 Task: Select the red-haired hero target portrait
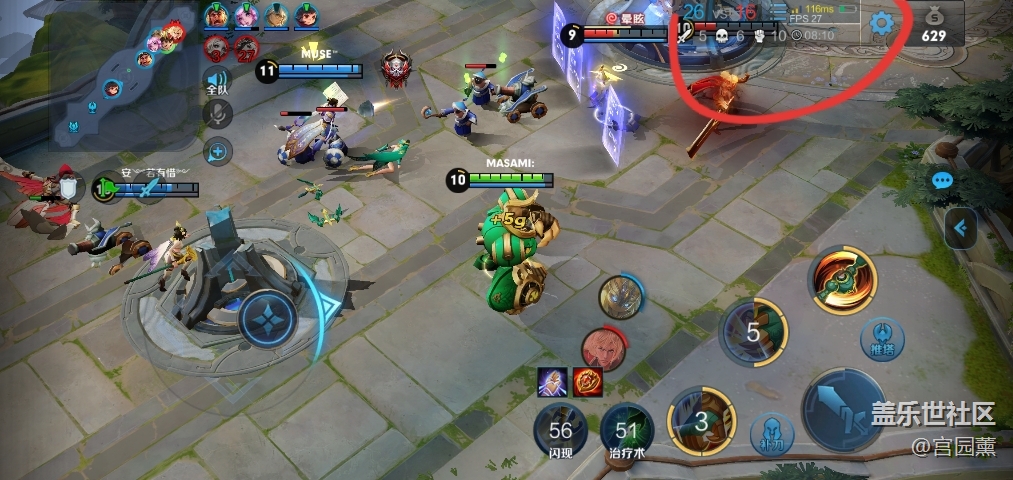click(x=603, y=349)
